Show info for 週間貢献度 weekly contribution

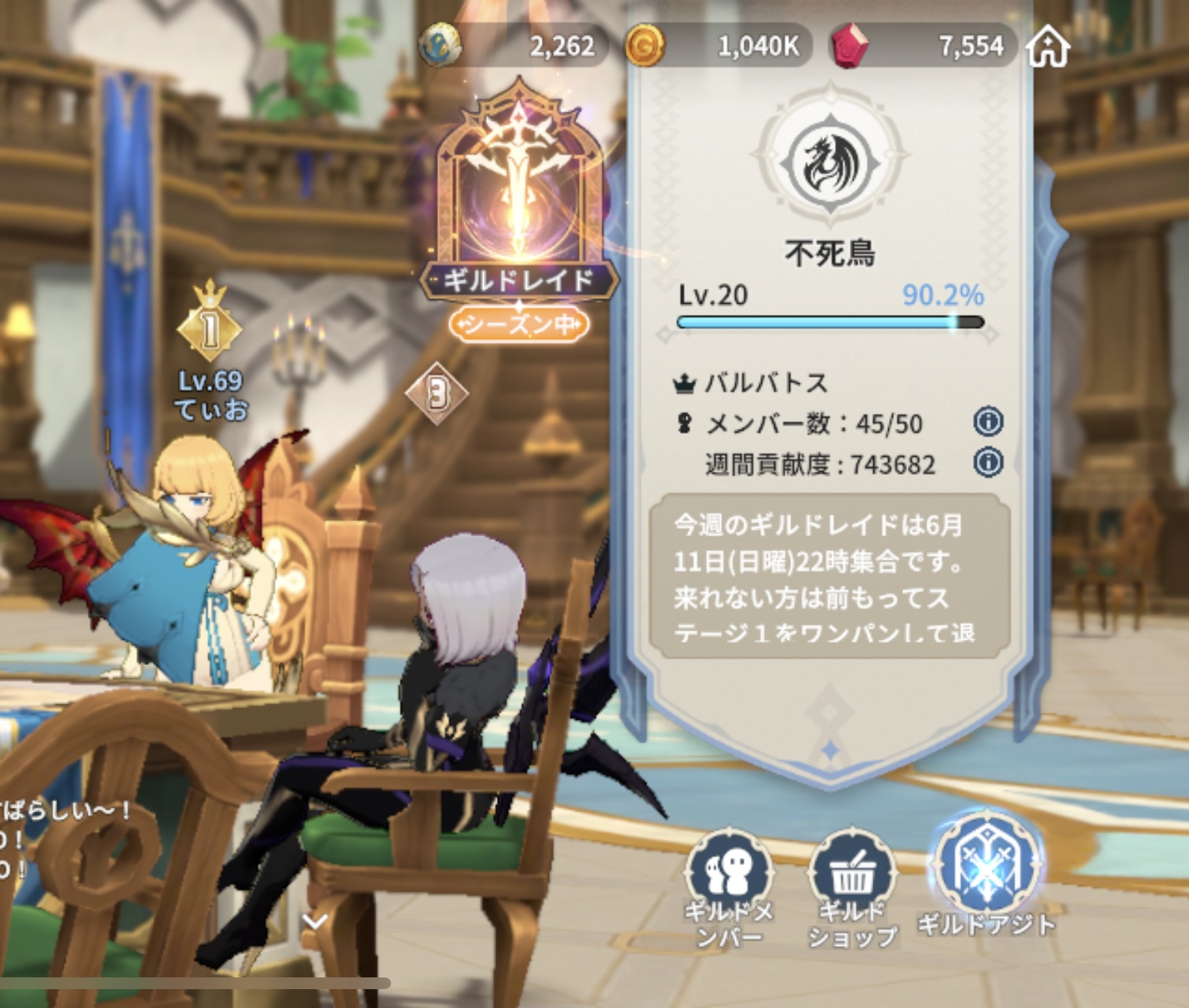[x=988, y=462]
